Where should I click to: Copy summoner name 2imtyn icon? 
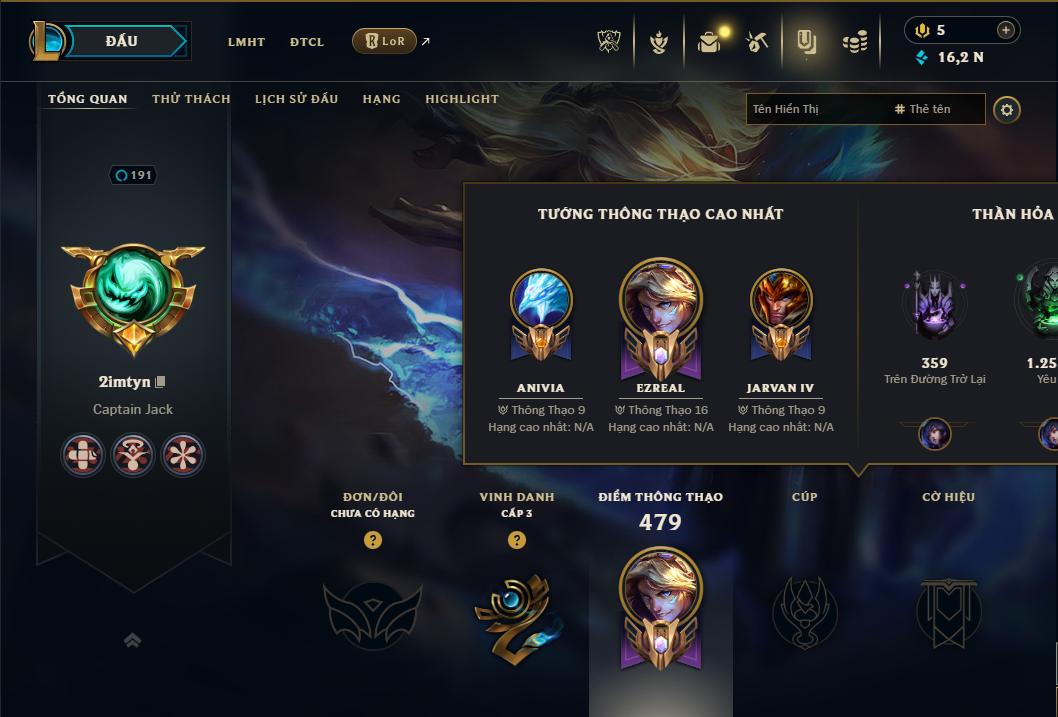click(x=160, y=382)
